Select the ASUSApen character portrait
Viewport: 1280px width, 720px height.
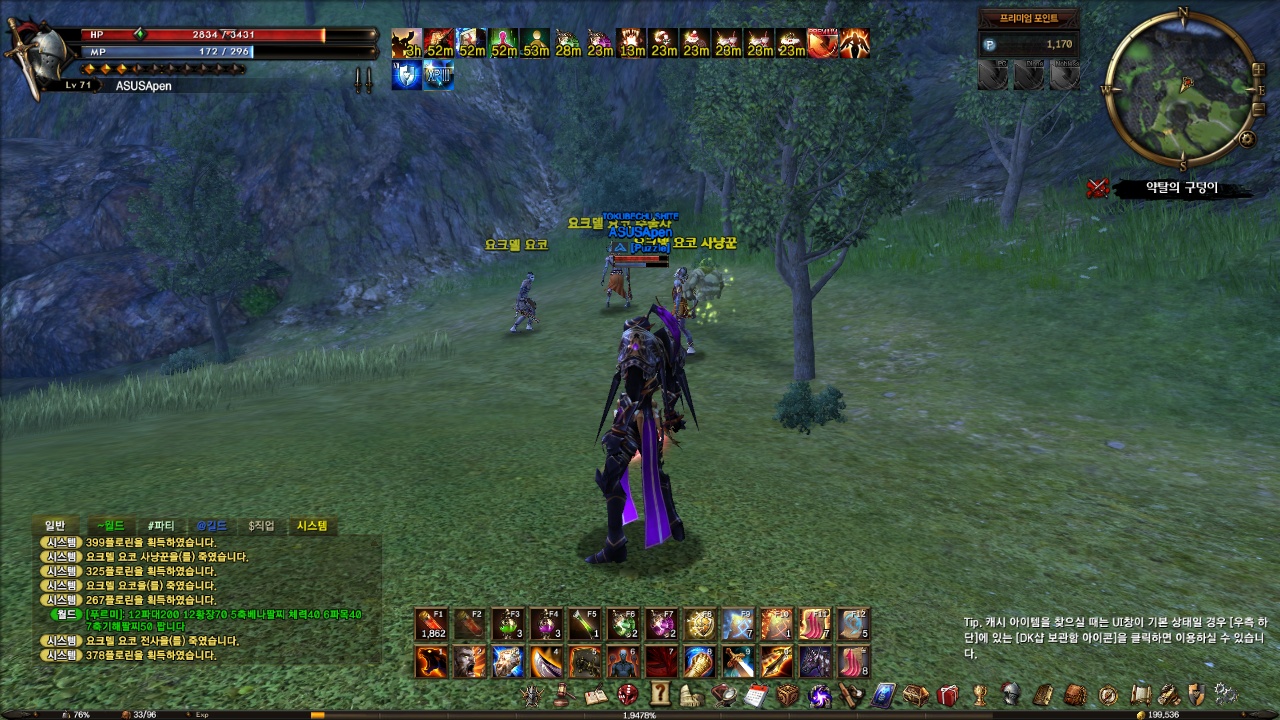28,55
